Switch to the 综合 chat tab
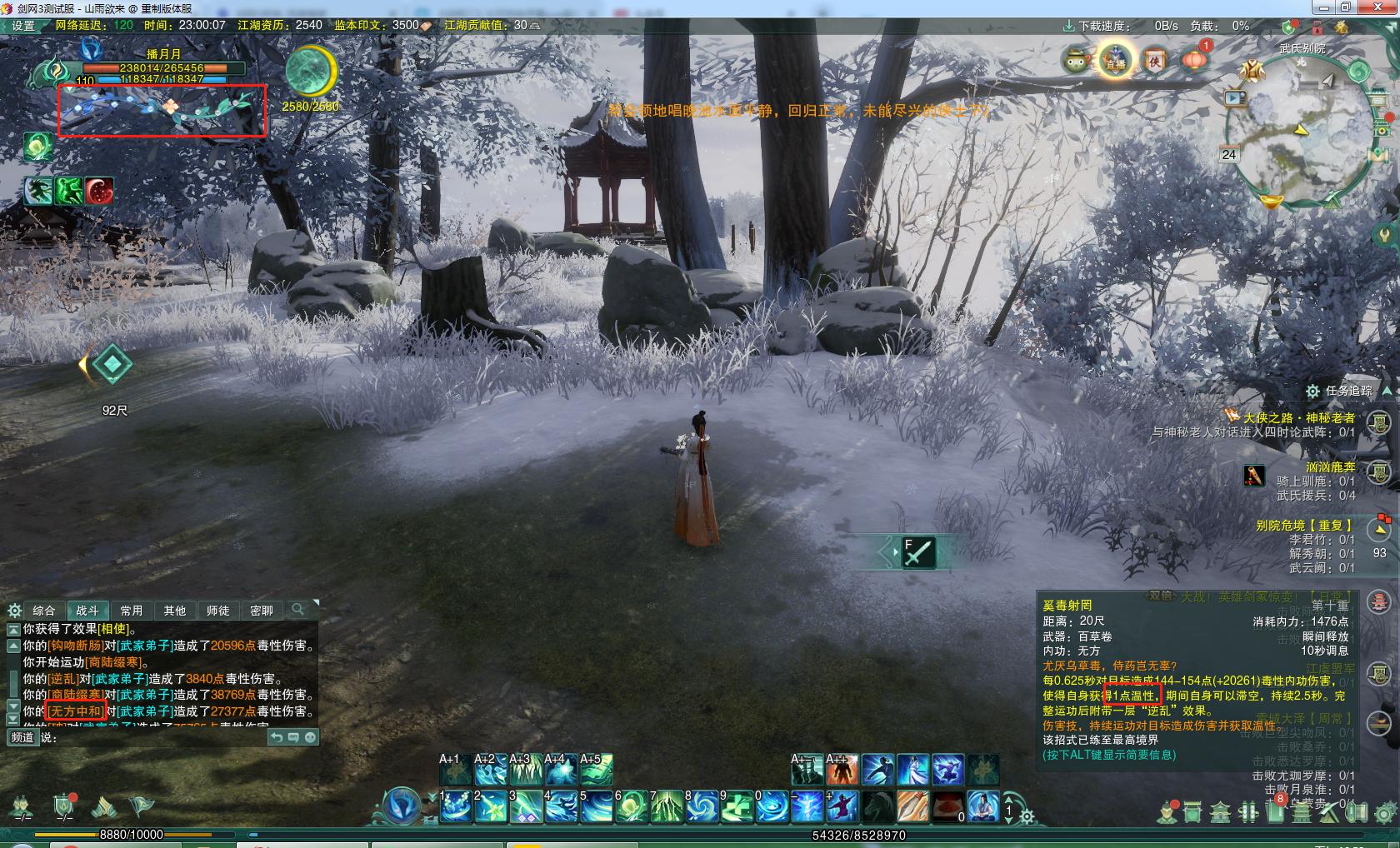Image resolution: width=1400 pixels, height=848 pixels. coord(43,611)
